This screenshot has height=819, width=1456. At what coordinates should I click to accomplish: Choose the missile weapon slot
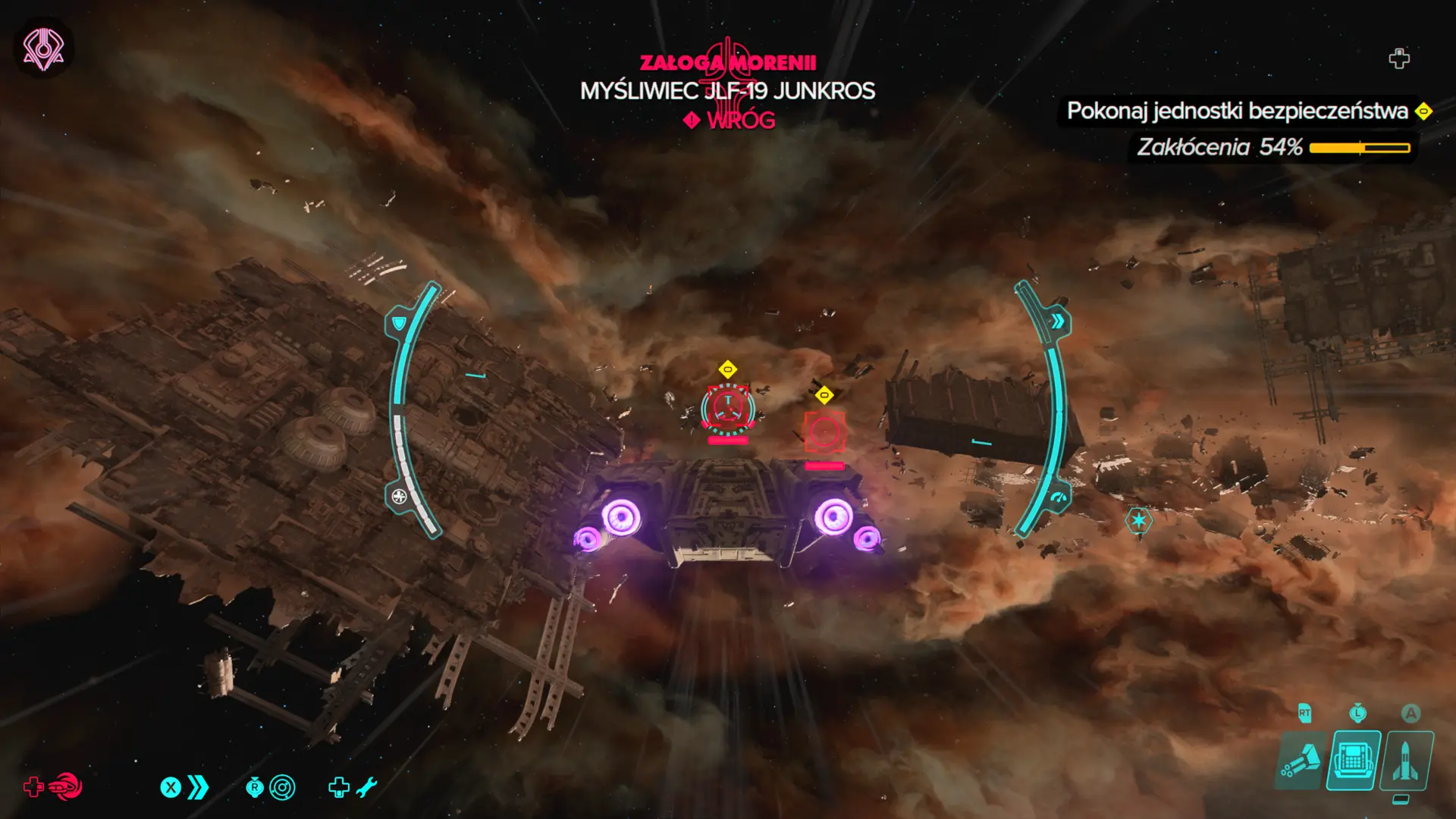[1407, 761]
